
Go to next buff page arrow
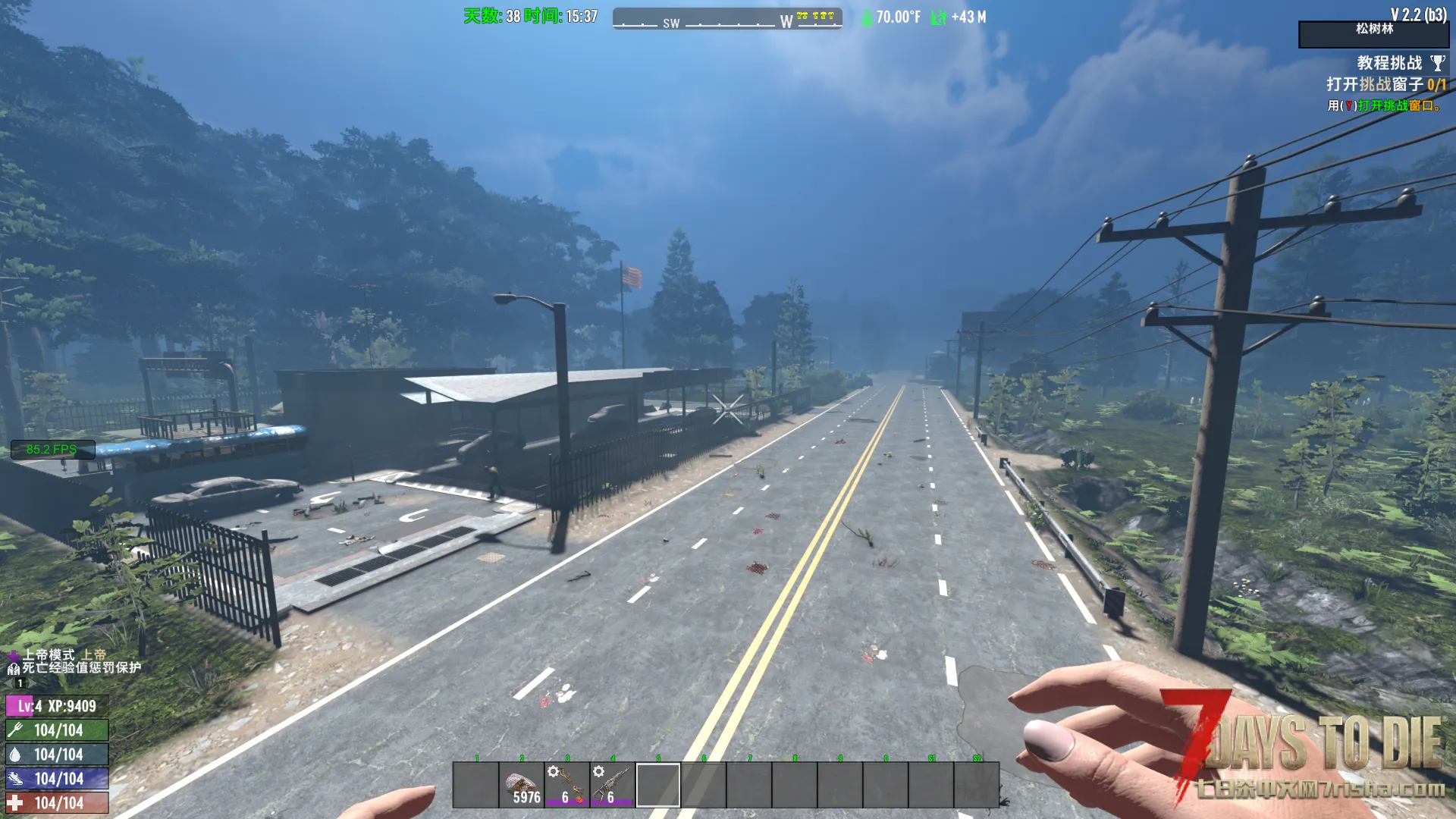32,683
